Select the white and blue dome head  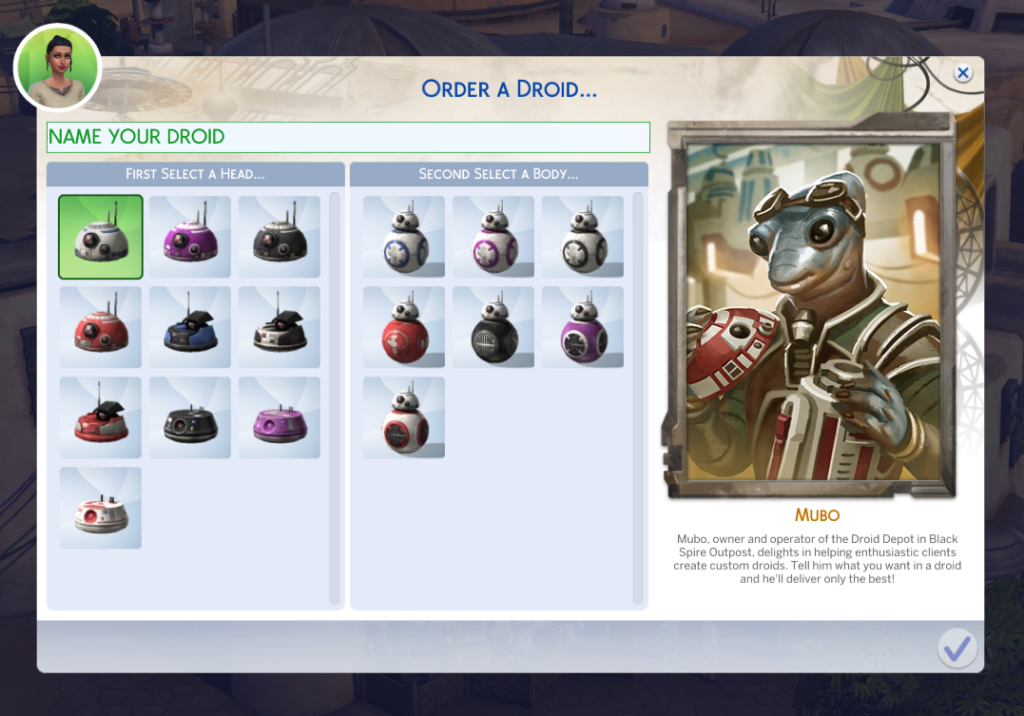pyautogui.click(x=100, y=237)
